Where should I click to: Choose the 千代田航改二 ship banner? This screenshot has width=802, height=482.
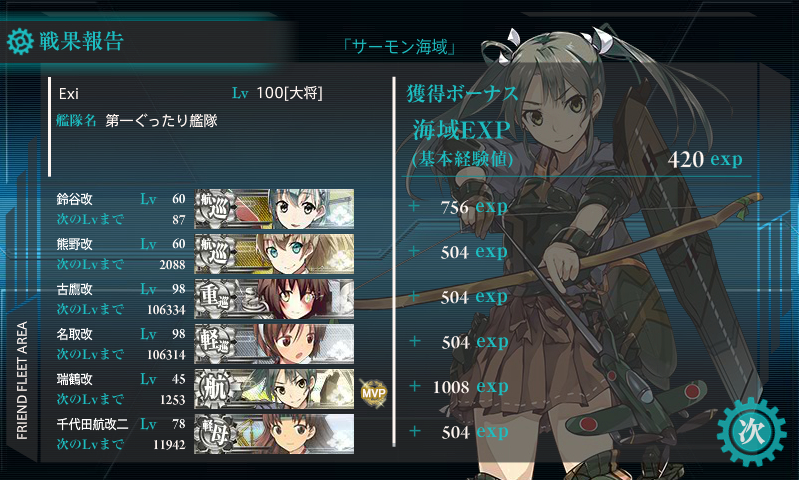(x=273, y=432)
